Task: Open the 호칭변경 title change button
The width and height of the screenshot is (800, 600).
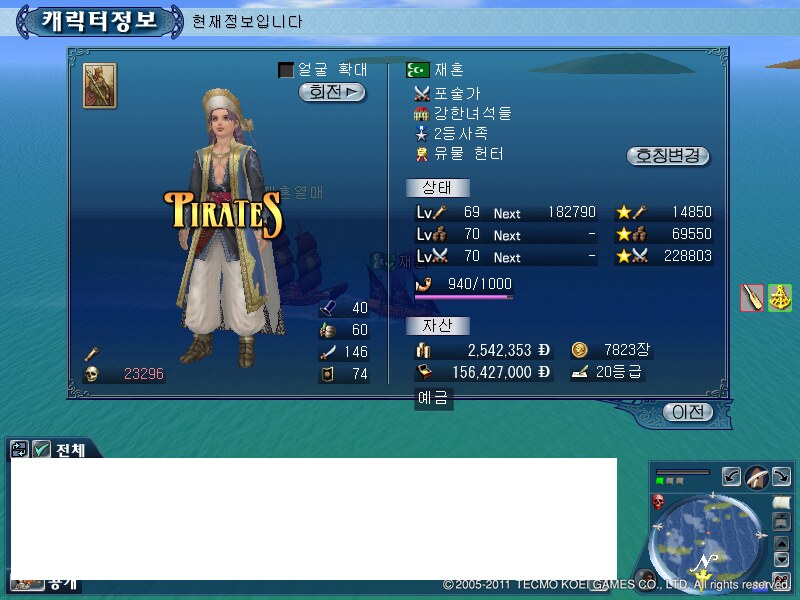Action: [x=668, y=156]
